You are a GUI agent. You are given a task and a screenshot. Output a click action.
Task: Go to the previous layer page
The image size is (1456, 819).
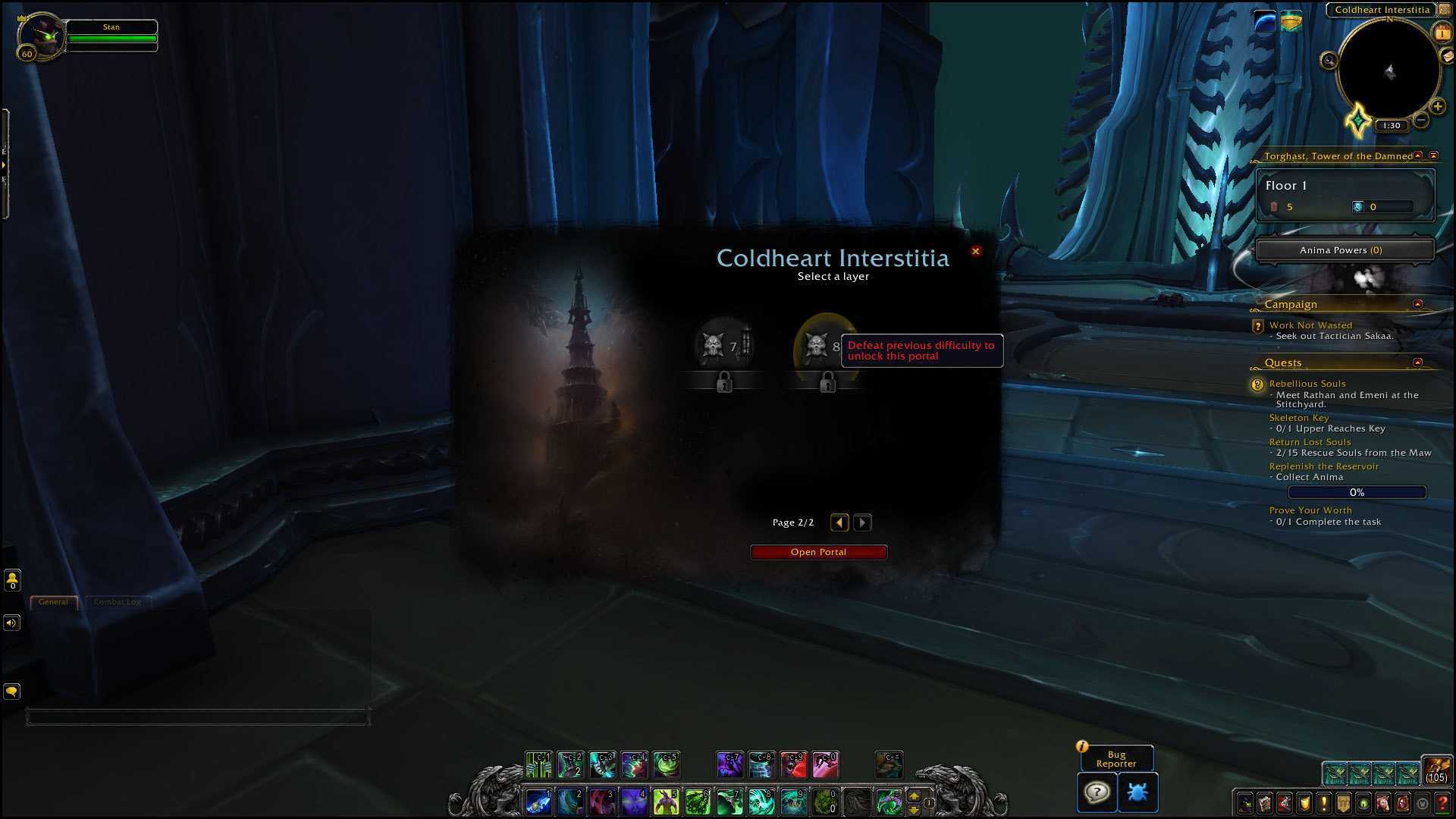pos(839,522)
